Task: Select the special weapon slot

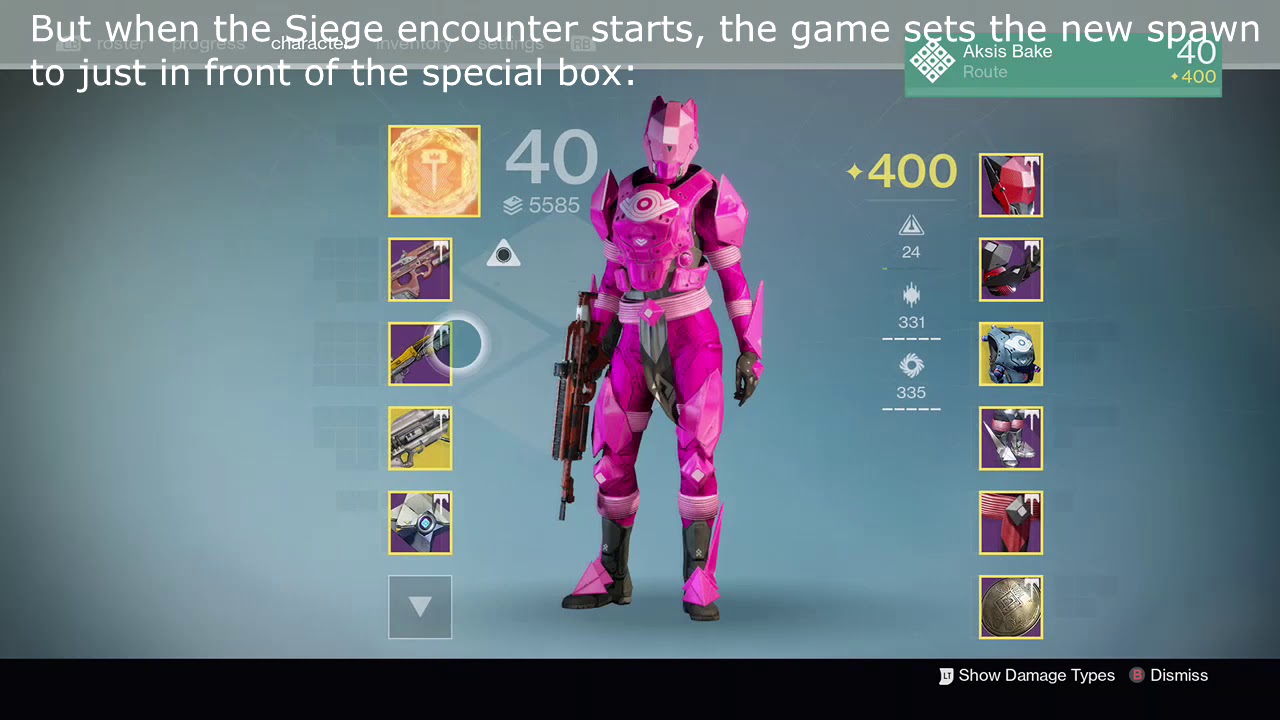Action: [x=420, y=354]
